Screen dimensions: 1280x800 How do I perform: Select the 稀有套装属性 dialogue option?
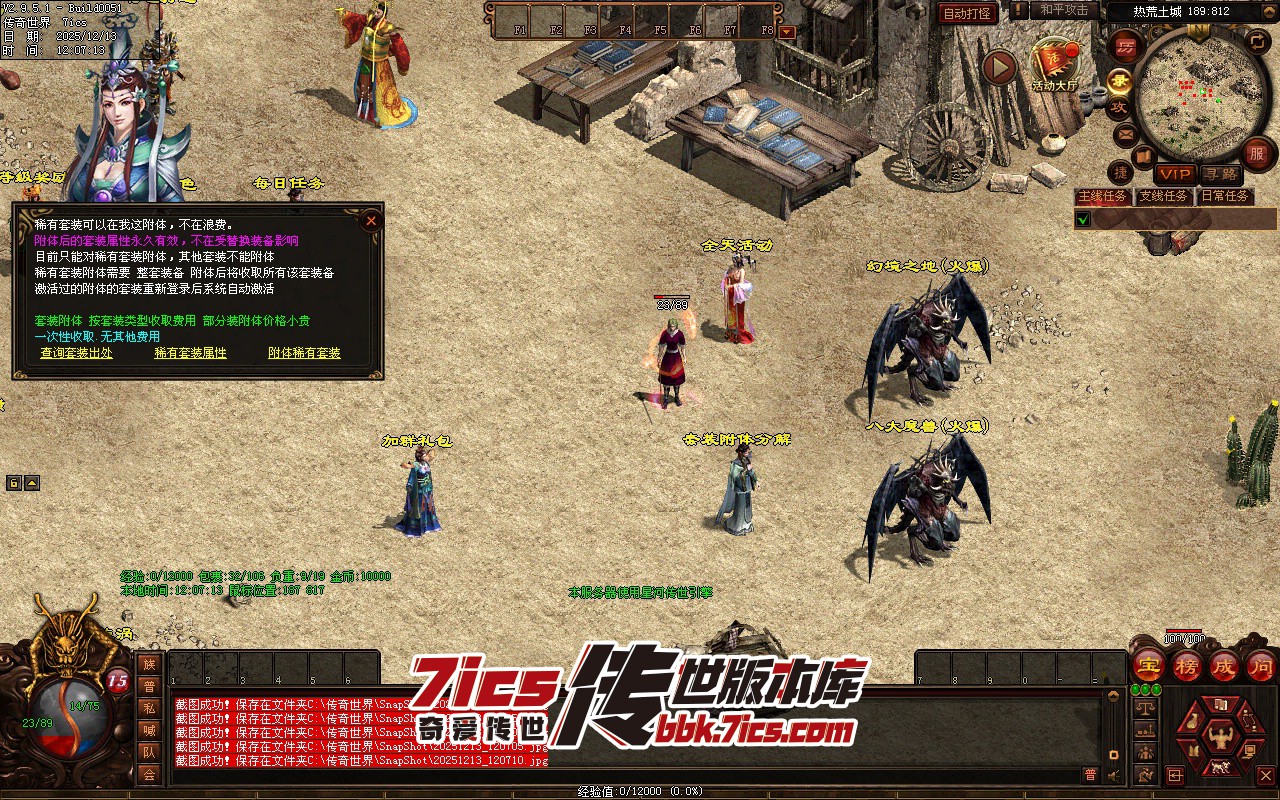tap(190, 353)
